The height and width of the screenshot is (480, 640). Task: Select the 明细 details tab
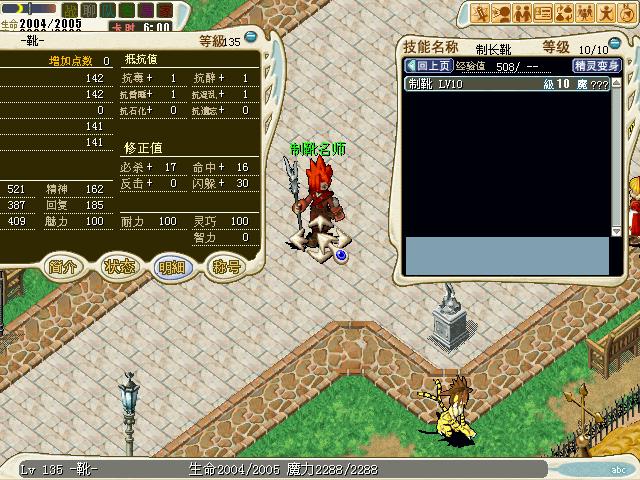(172, 267)
